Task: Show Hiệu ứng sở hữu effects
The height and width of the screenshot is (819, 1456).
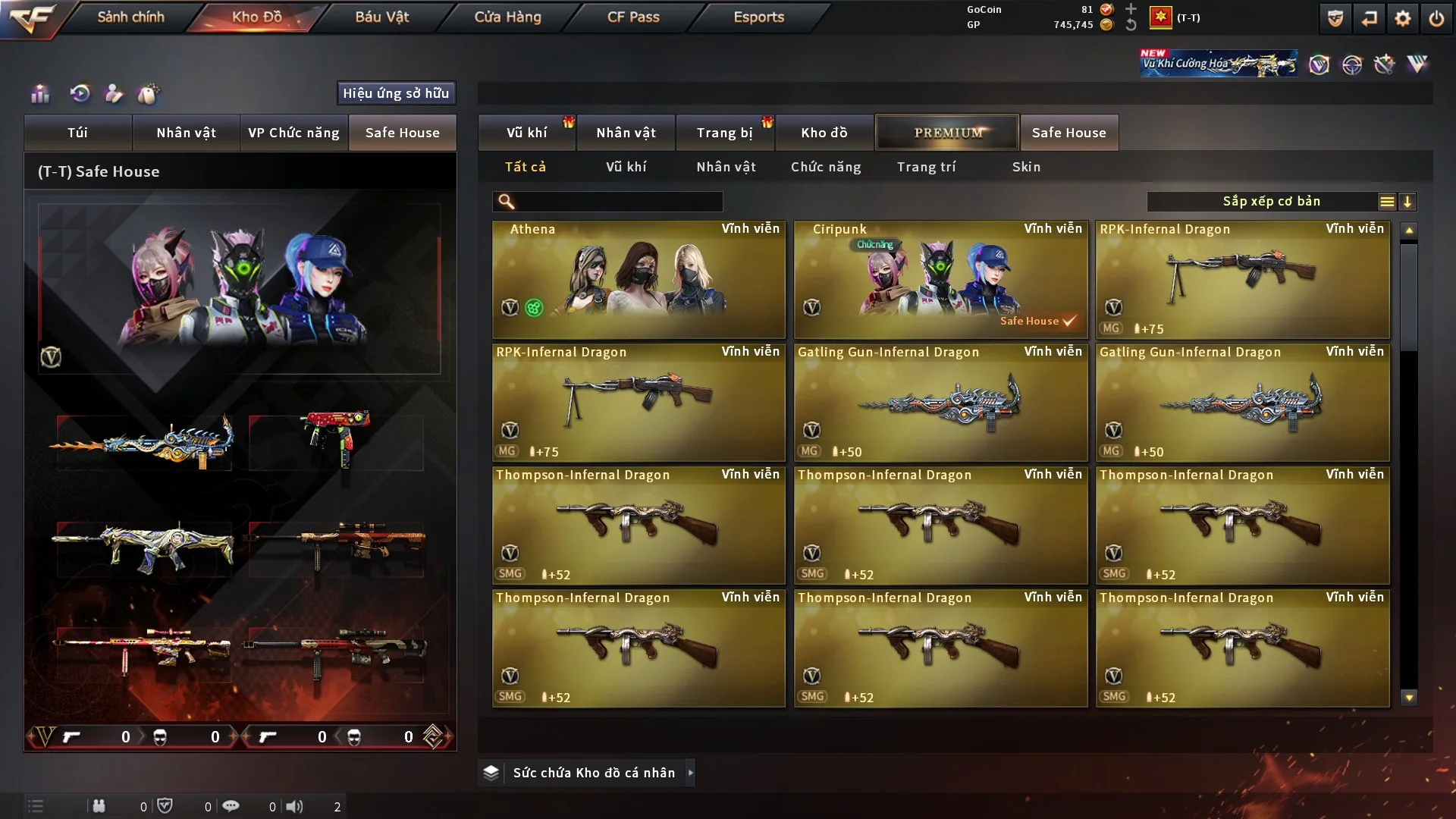Action: coord(396,93)
